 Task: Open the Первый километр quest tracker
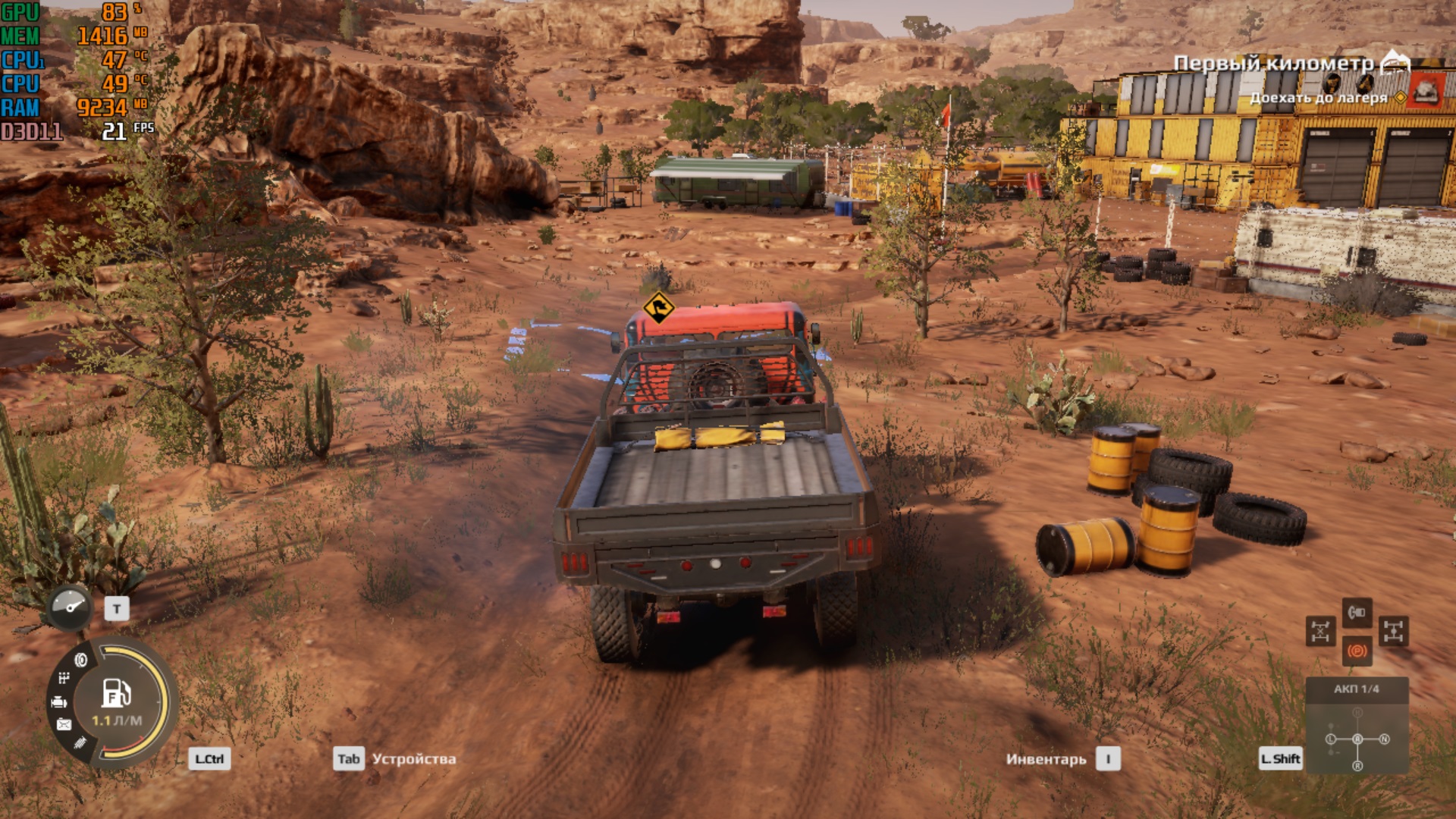point(1273,63)
